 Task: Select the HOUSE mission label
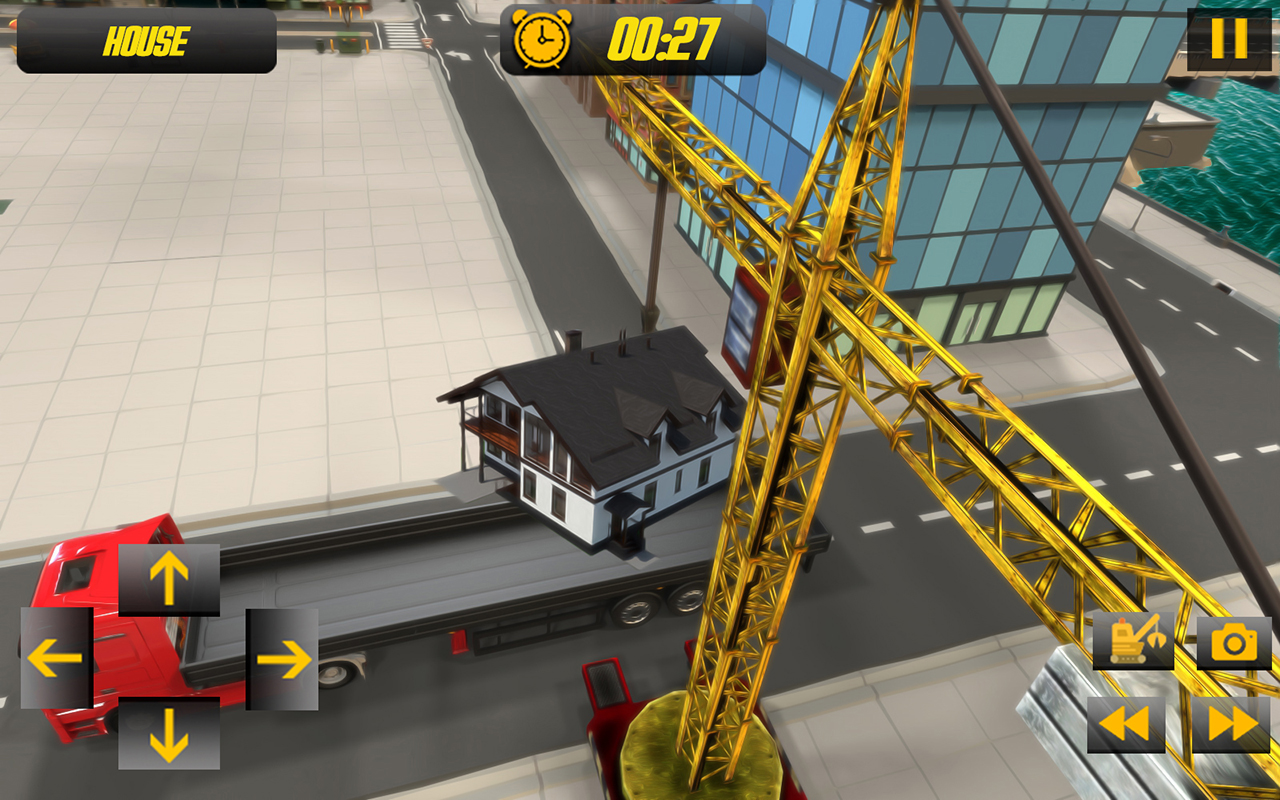click(145, 42)
